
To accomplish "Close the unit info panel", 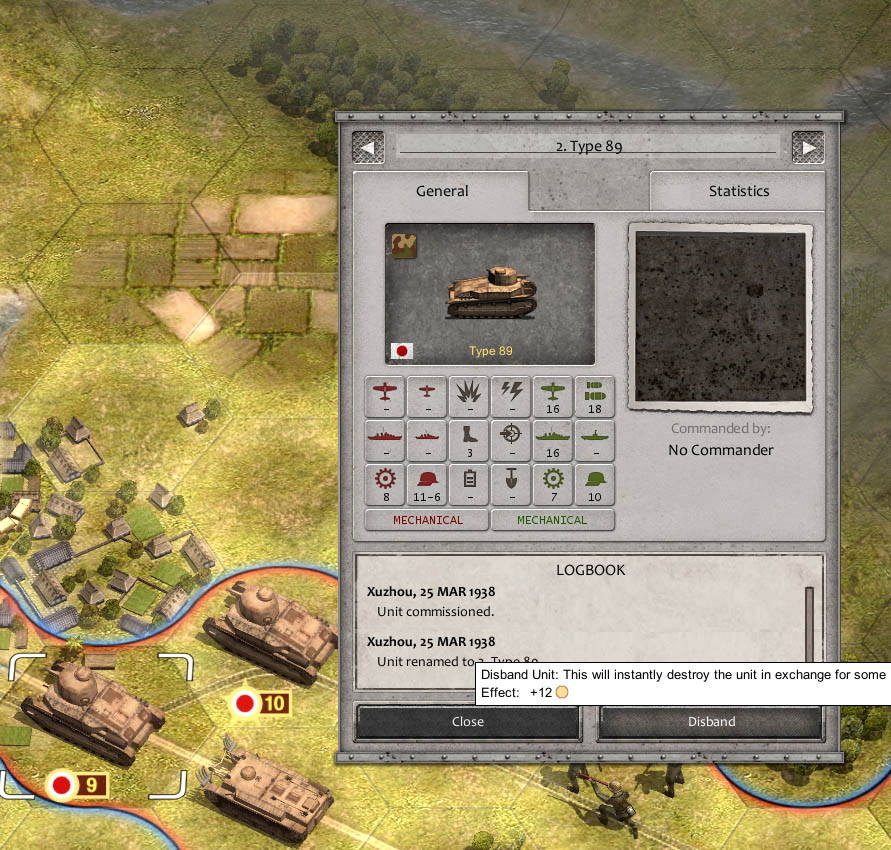I will tap(467, 721).
